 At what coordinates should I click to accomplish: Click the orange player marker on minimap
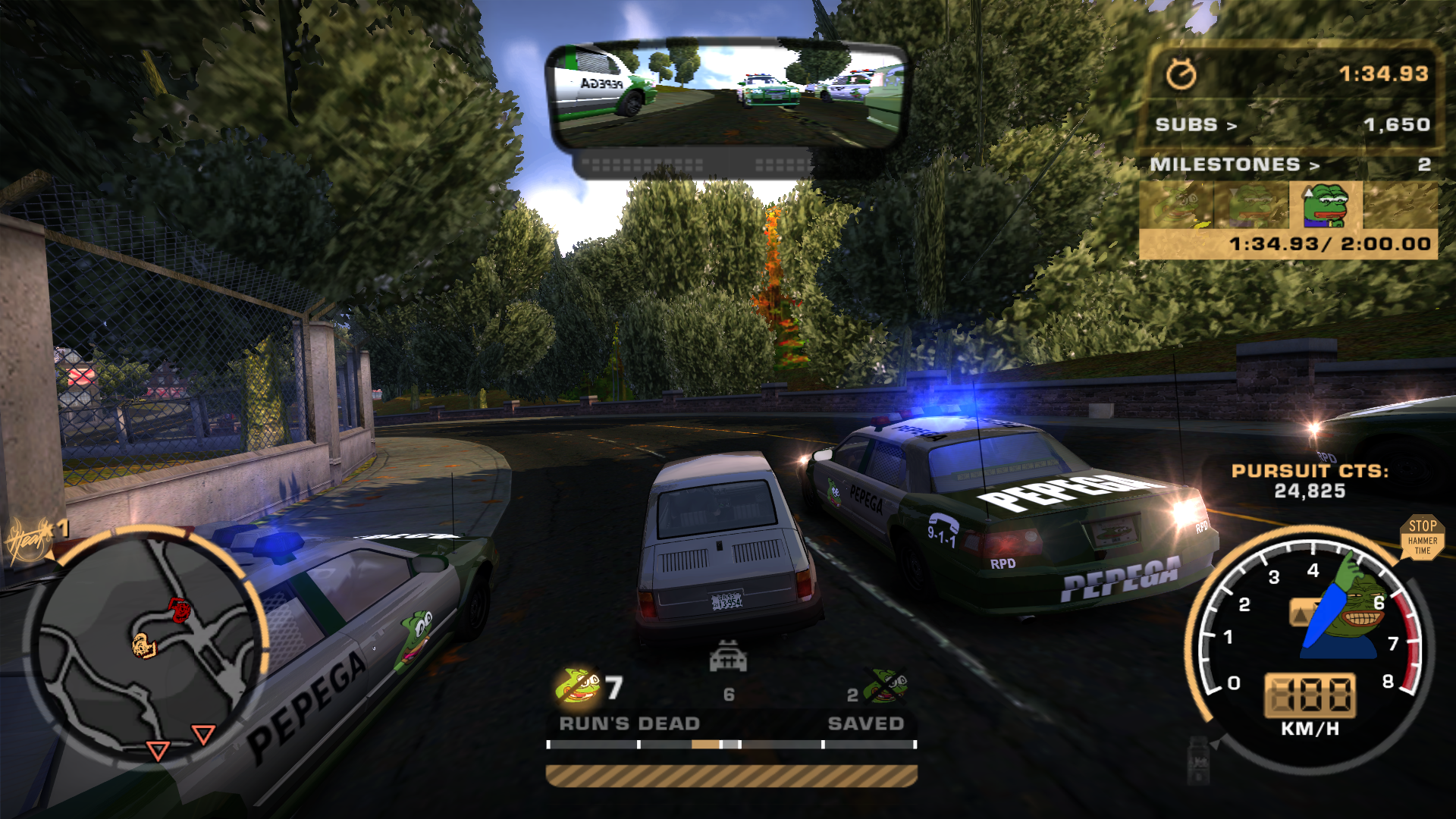pos(143,645)
